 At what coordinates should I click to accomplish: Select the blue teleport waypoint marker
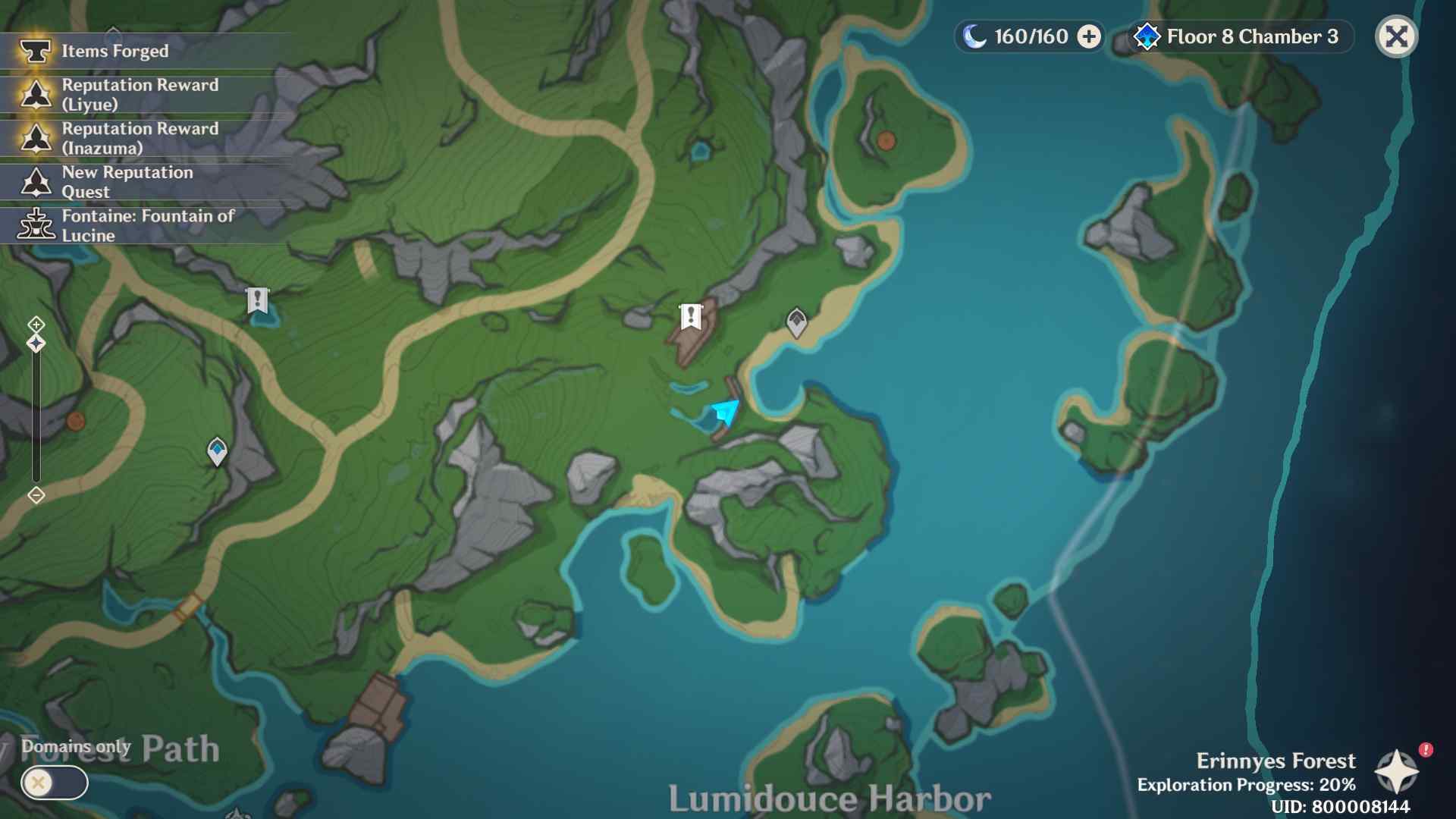click(217, 451)
